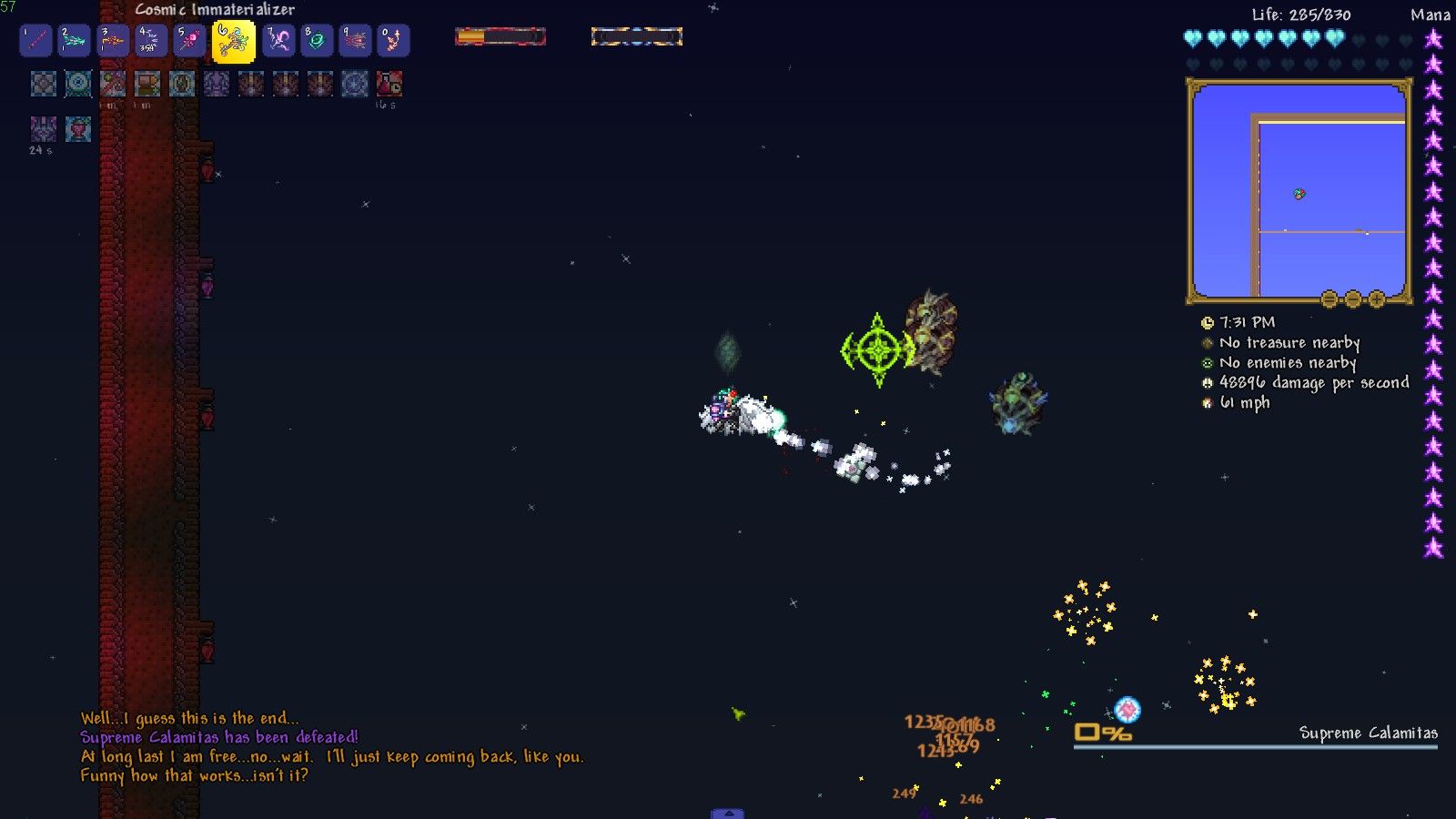This screenshot has width=1456, height=819.
Task: Select the pink staff in hotbar slot 5
Action: click(x=187, y=40)
